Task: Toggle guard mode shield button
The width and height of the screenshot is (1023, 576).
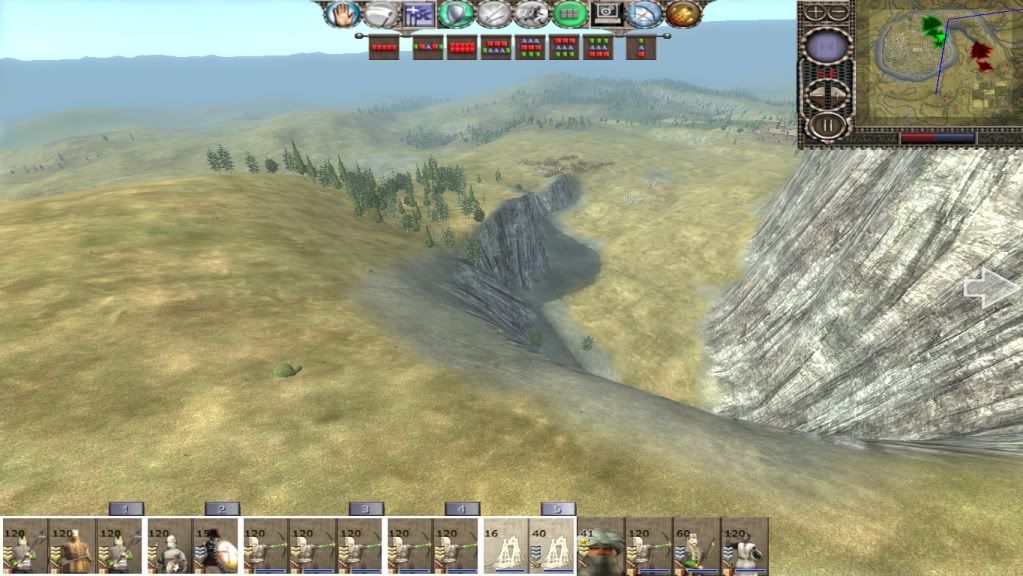Action: point(455,14)
